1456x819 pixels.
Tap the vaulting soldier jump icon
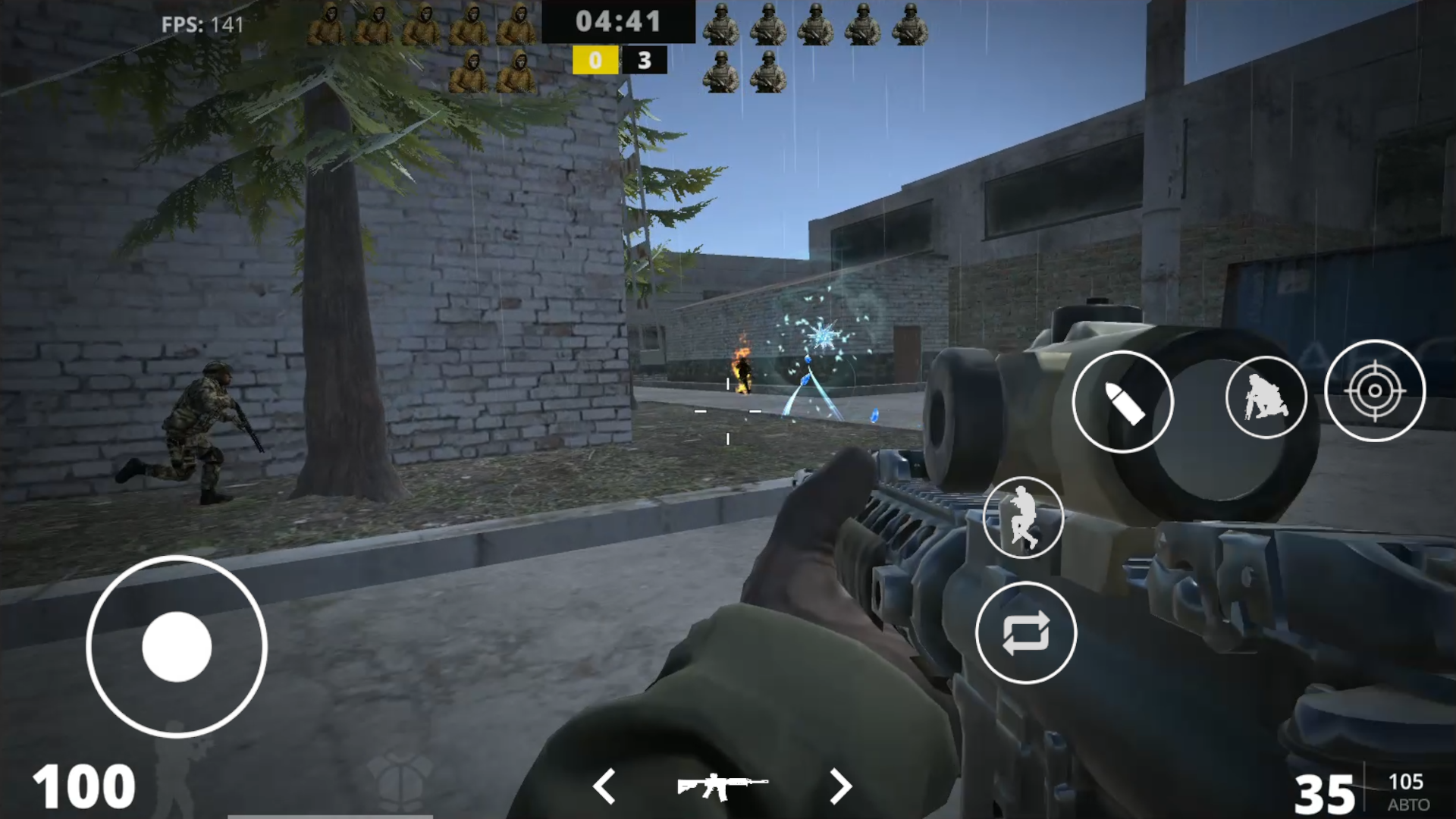click(x=1024, y=516)
